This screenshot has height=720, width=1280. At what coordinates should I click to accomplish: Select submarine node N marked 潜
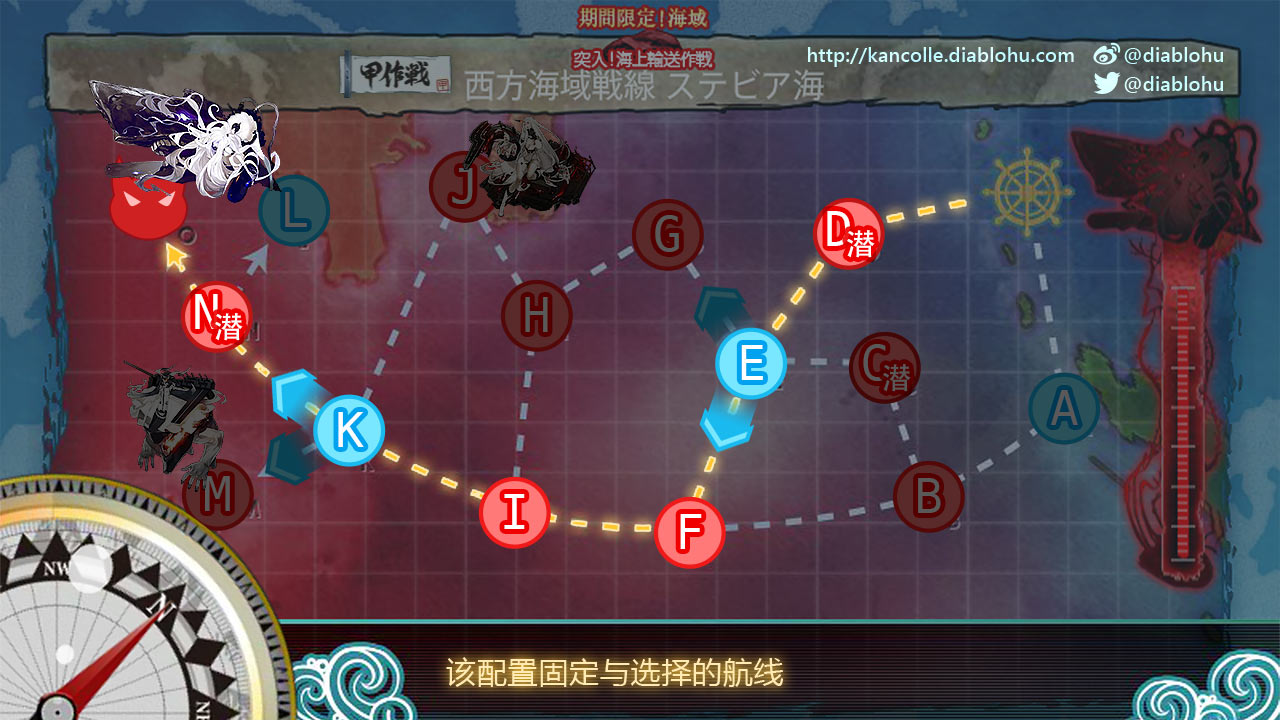(213, 317)
